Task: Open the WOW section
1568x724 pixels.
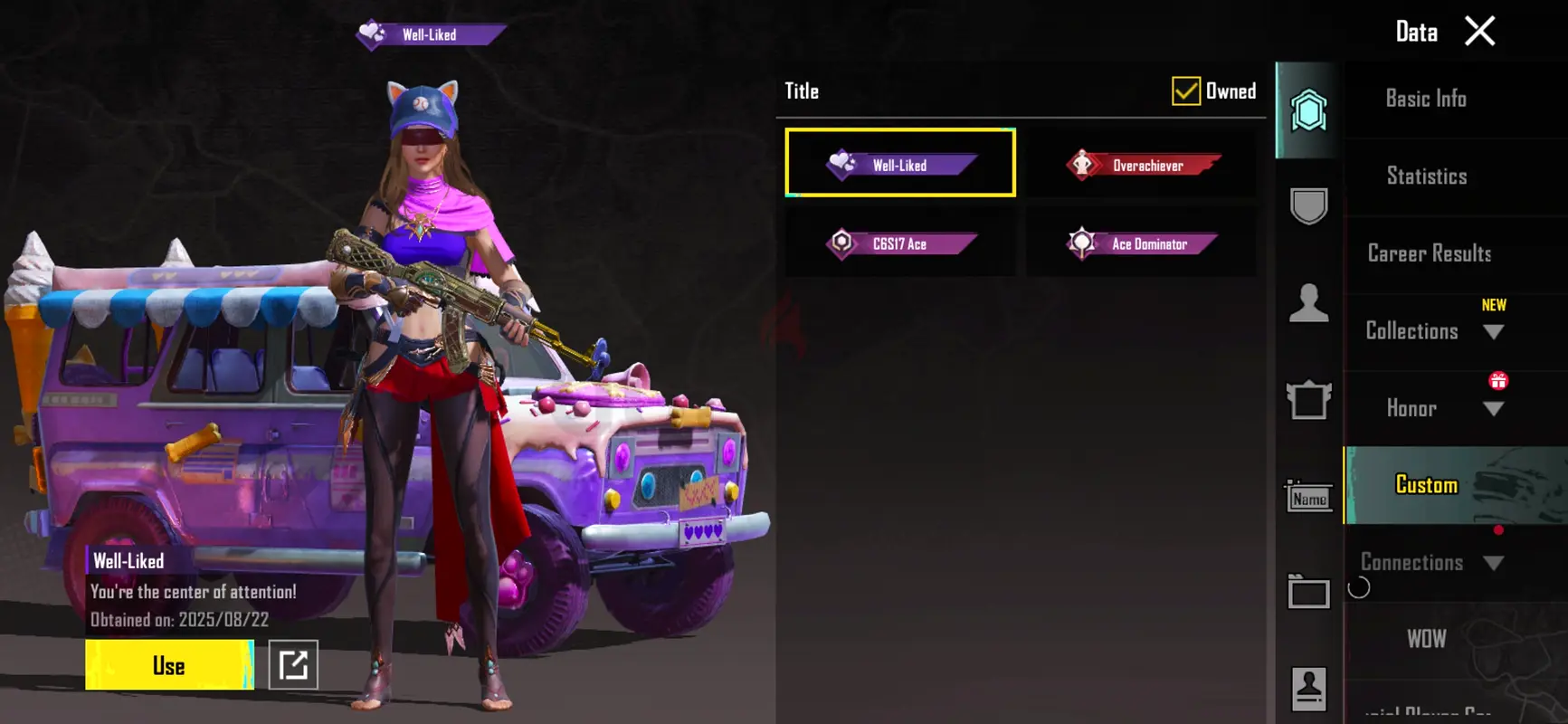Action: point(1427,640)
